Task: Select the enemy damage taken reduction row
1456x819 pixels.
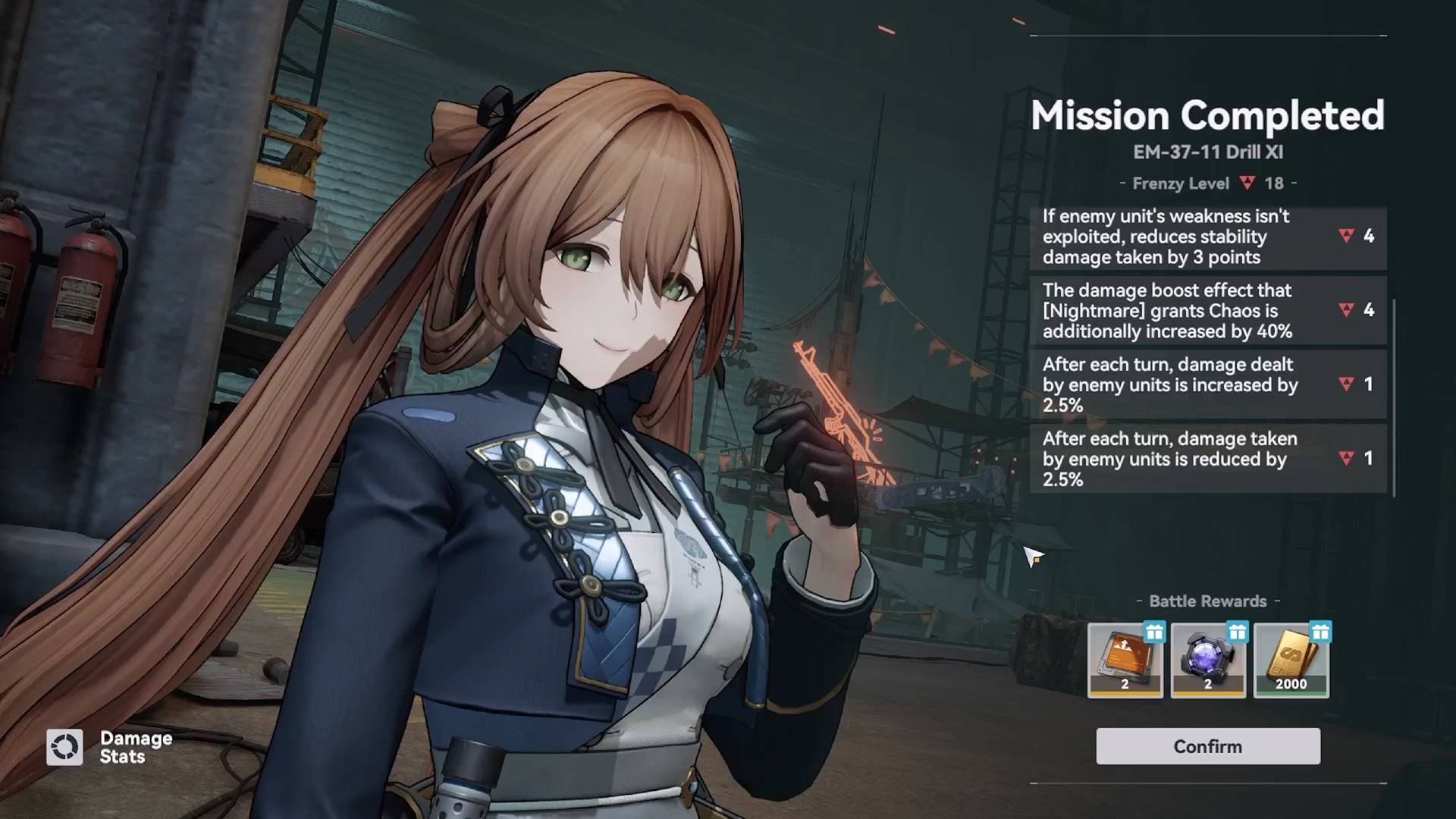Action: click(x=1207, y=459)
